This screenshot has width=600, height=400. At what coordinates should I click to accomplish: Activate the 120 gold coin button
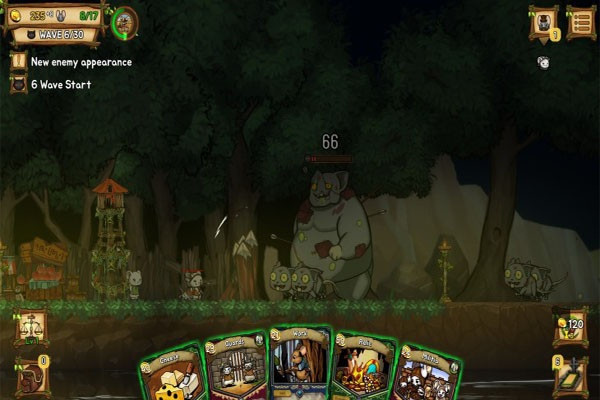pyautogui.click(x=570, y=327)
